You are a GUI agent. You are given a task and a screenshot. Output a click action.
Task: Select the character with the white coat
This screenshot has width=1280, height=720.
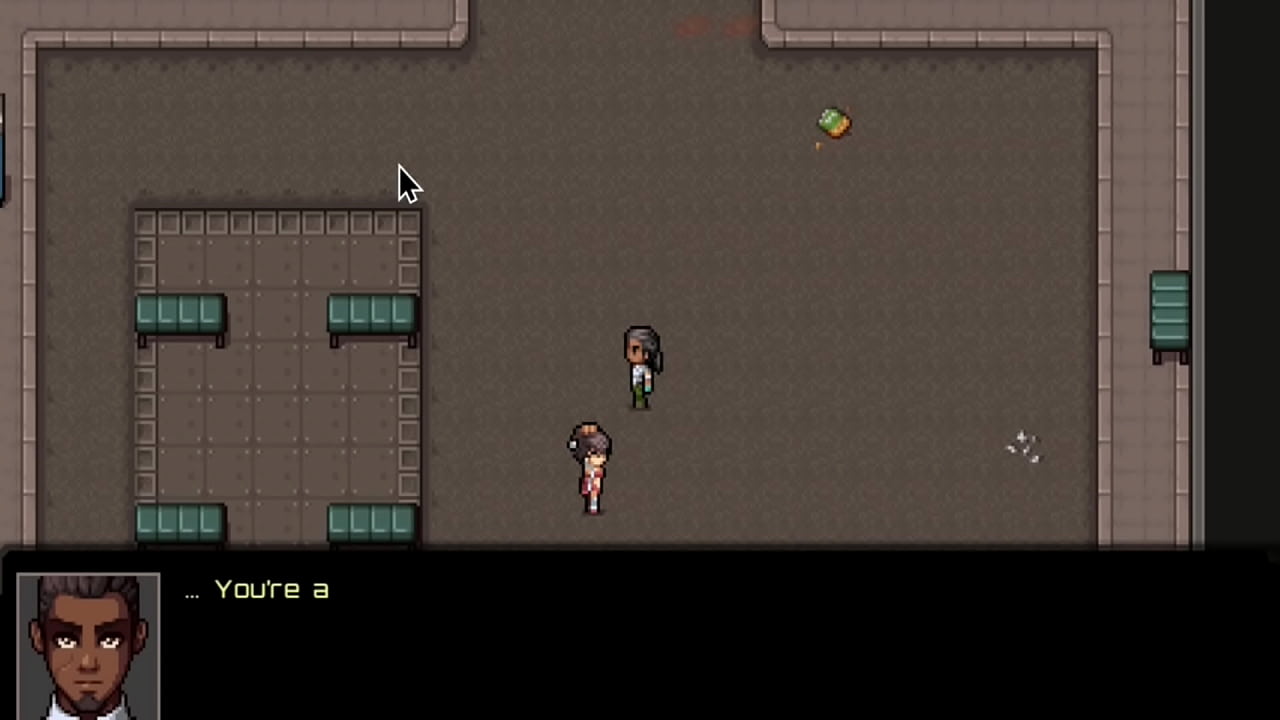tap(641, 365)
